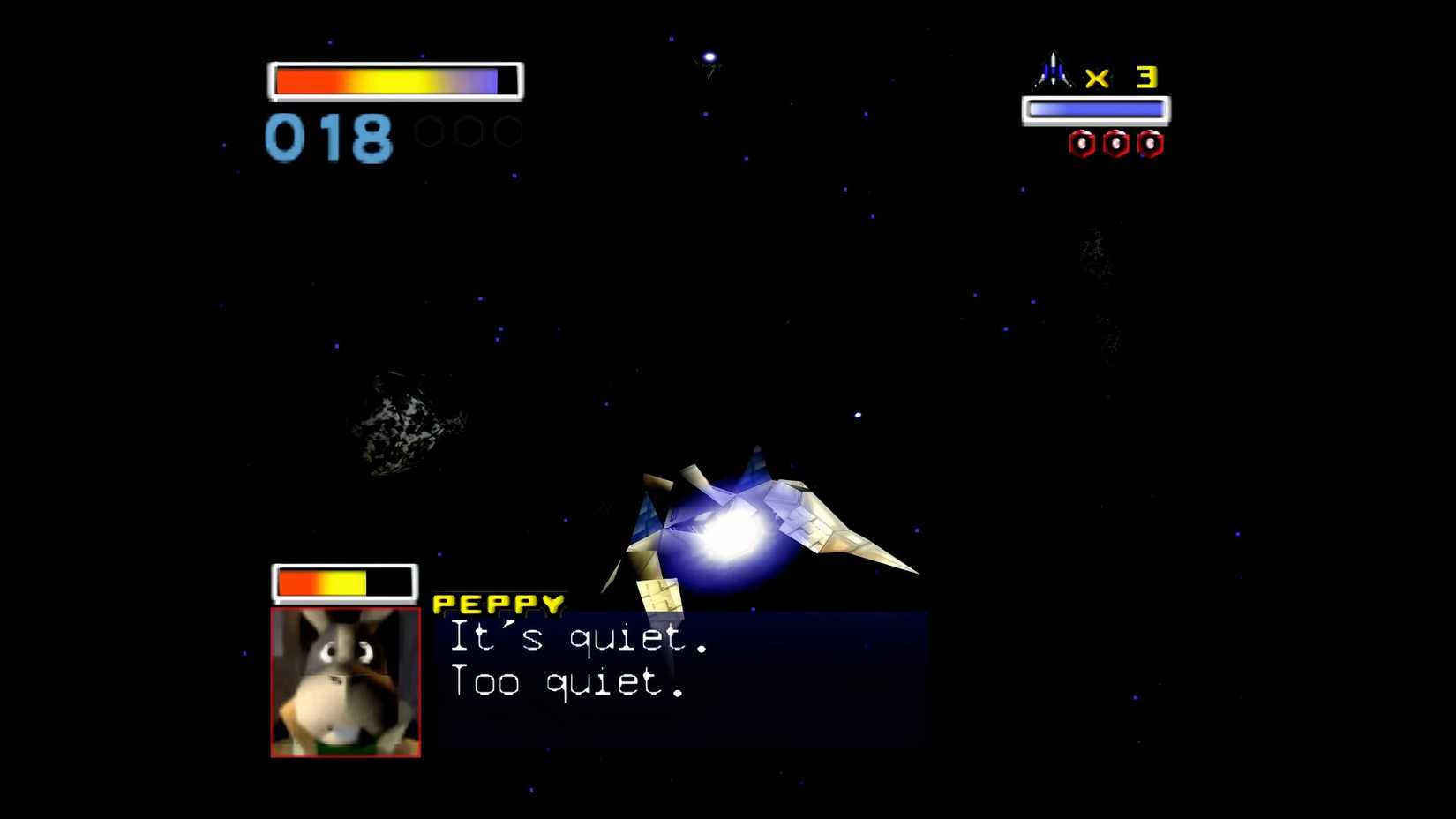Click the distant enemy ship near top center
The height and width of the screenshot is (819, 1456).
point(707,62)
